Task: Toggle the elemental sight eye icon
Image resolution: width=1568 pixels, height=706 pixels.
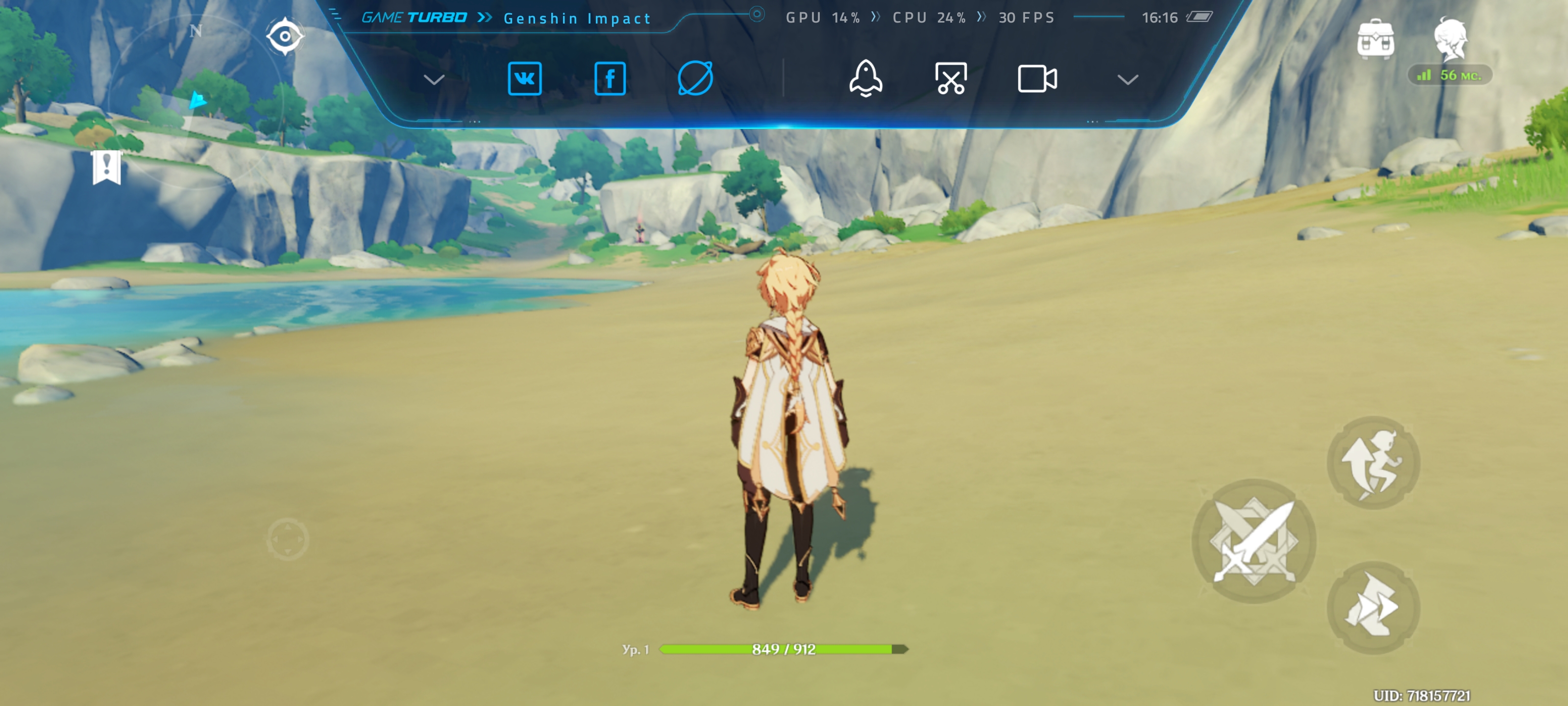Action: tap(285, 36)
